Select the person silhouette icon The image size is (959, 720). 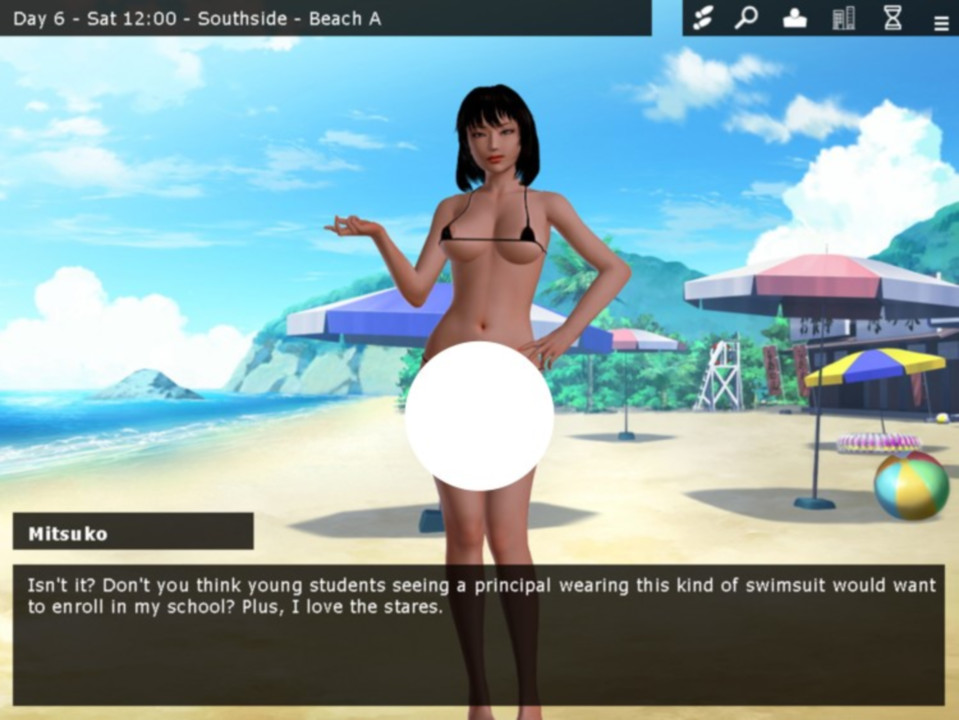pyautogui.click(x=795, y=18)
